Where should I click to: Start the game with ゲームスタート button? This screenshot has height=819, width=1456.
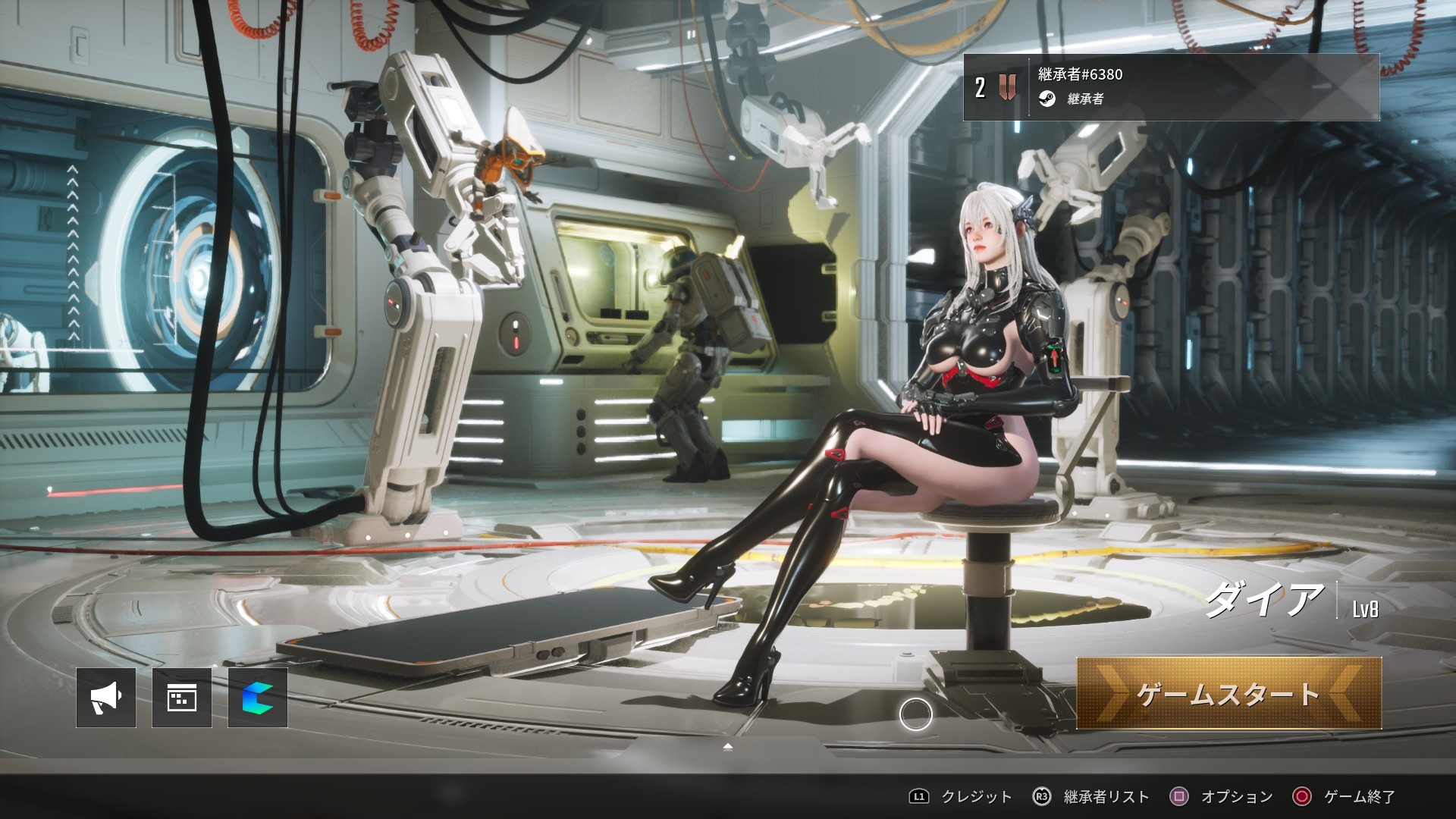tap(1228, 694)
